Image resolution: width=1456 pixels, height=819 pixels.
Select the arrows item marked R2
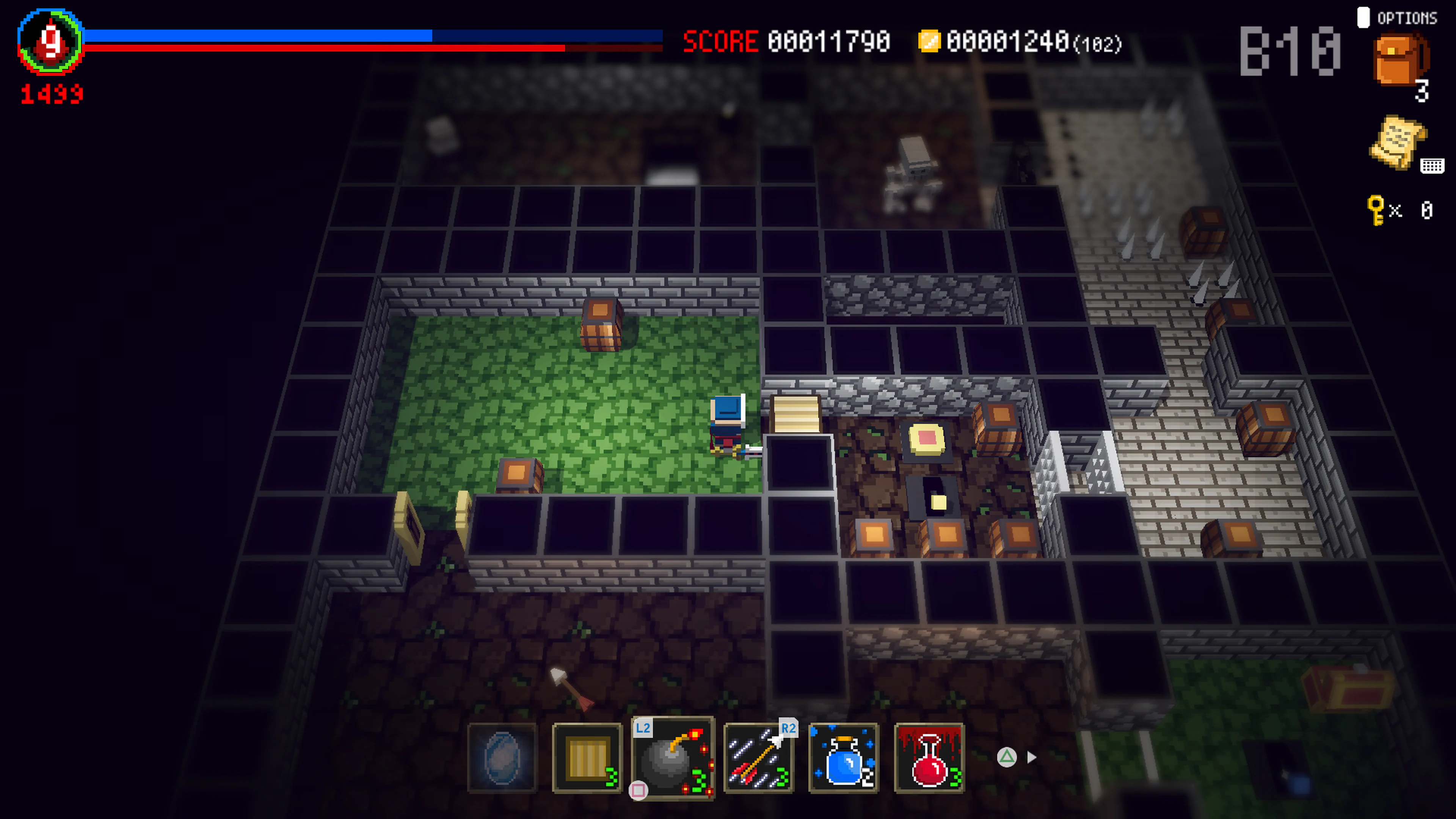pyautogui.click(x=758, y=758)
